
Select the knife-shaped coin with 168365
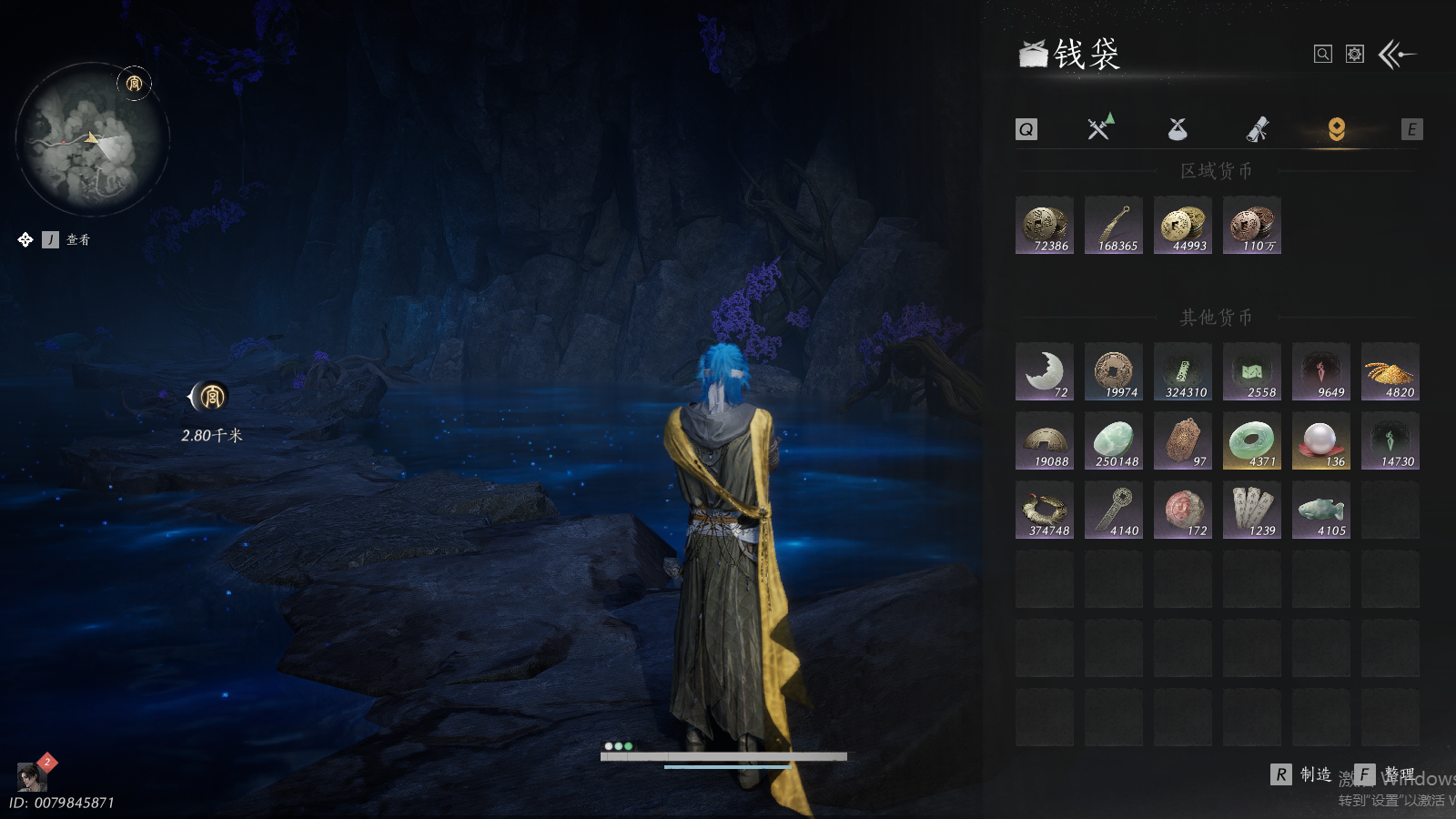click(1114, 226)
